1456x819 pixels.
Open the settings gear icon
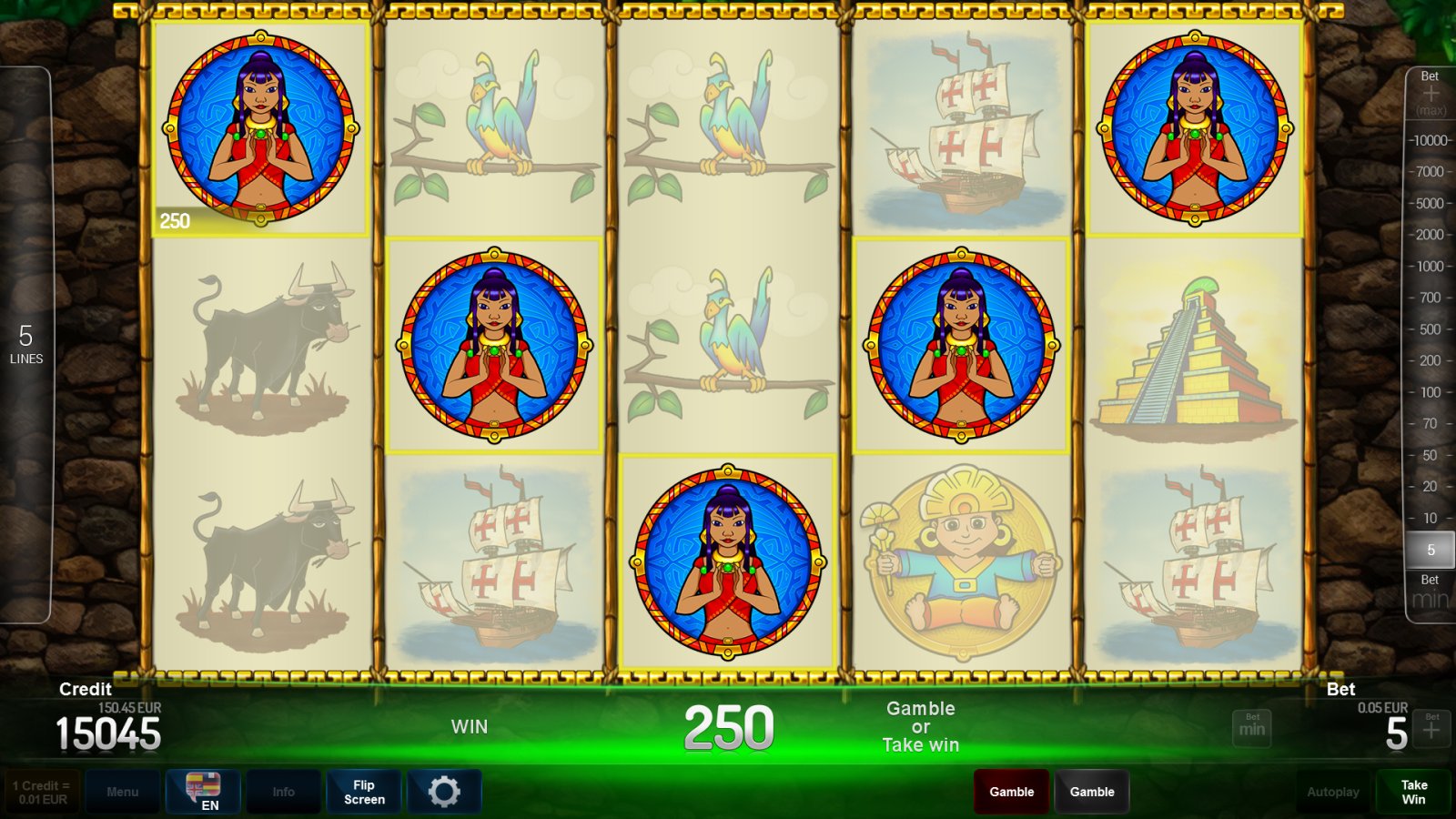445,791
